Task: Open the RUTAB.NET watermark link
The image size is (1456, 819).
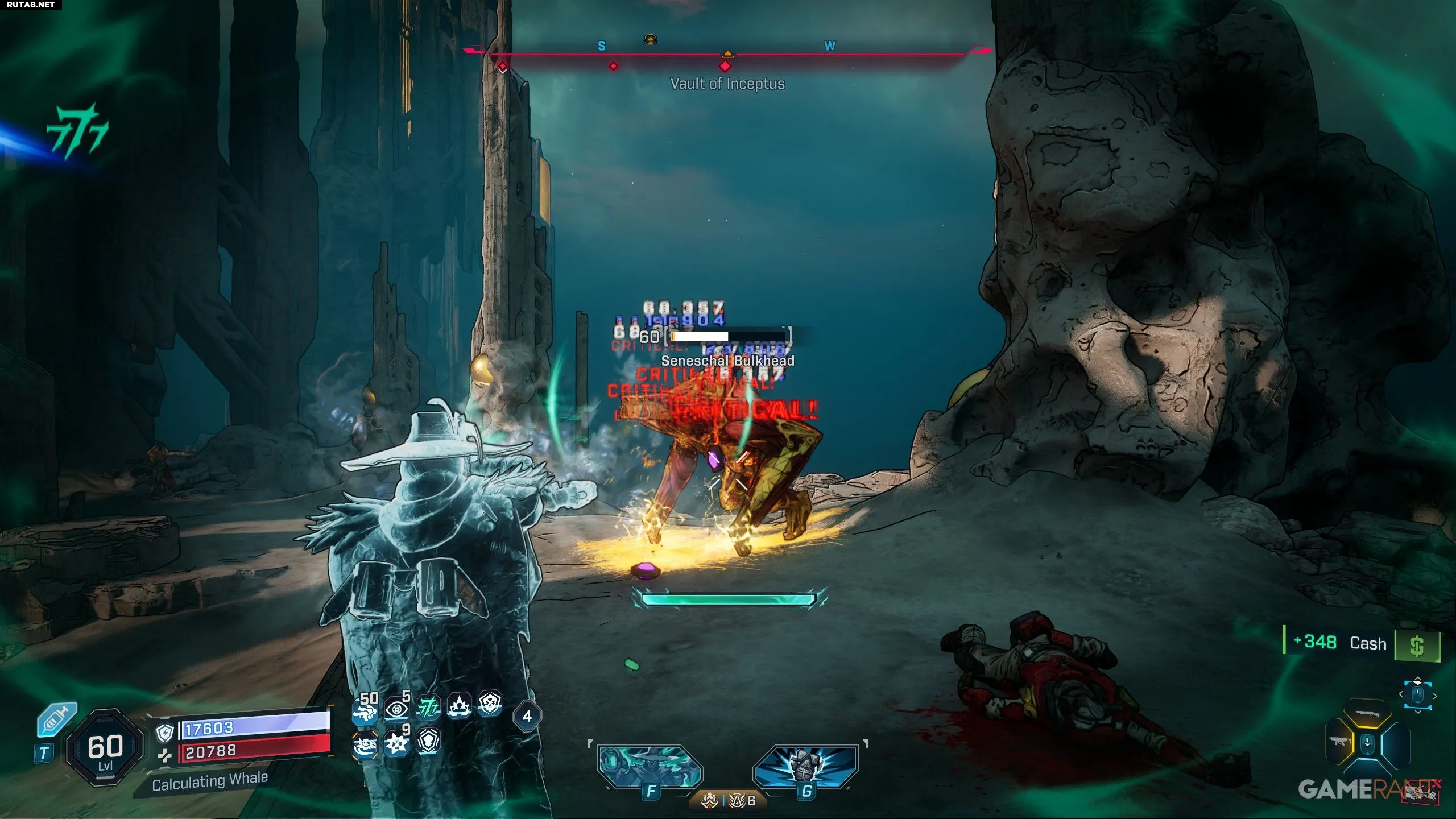Action: point(31,5)
